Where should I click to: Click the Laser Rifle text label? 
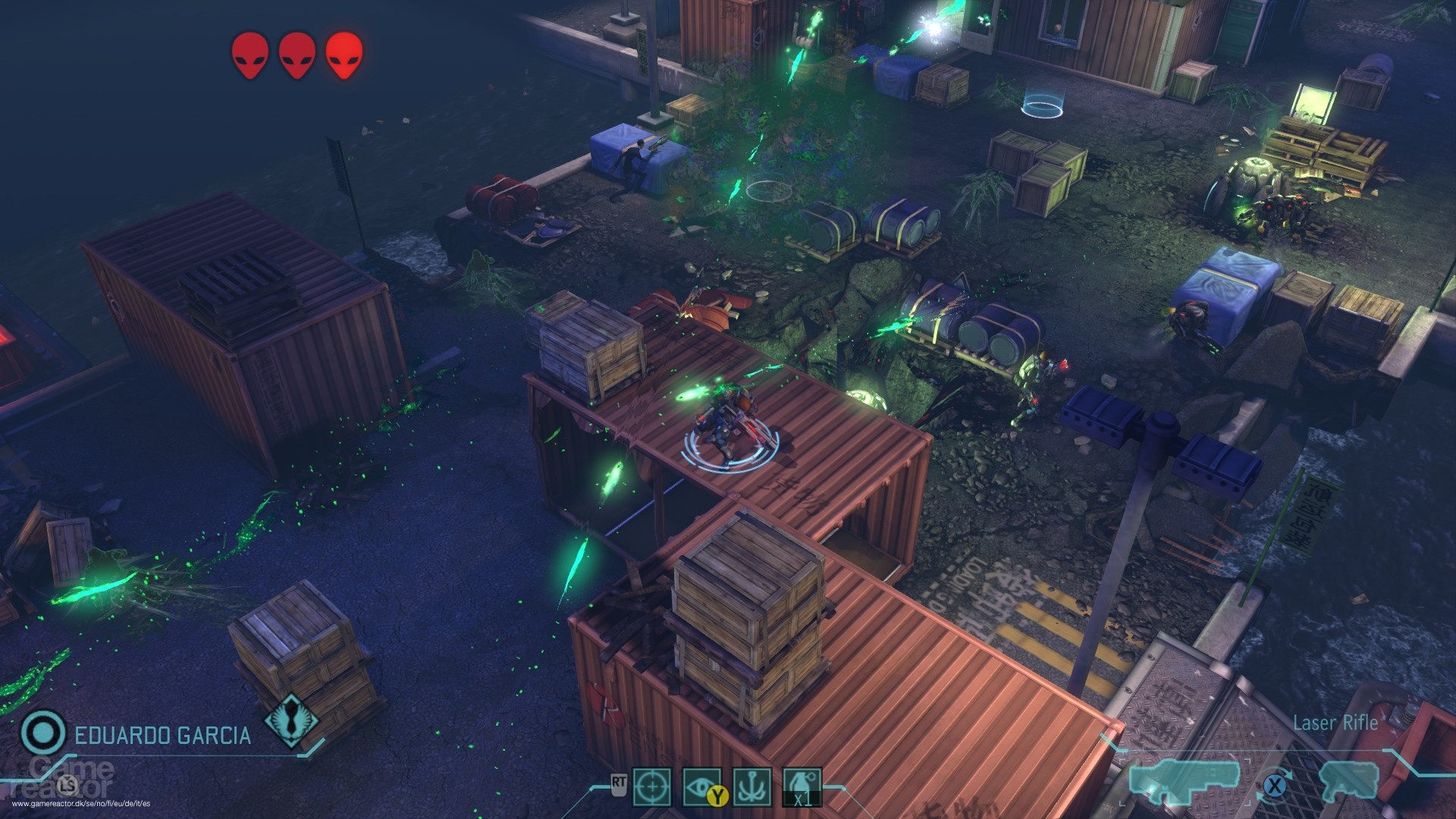point(1335,722)
